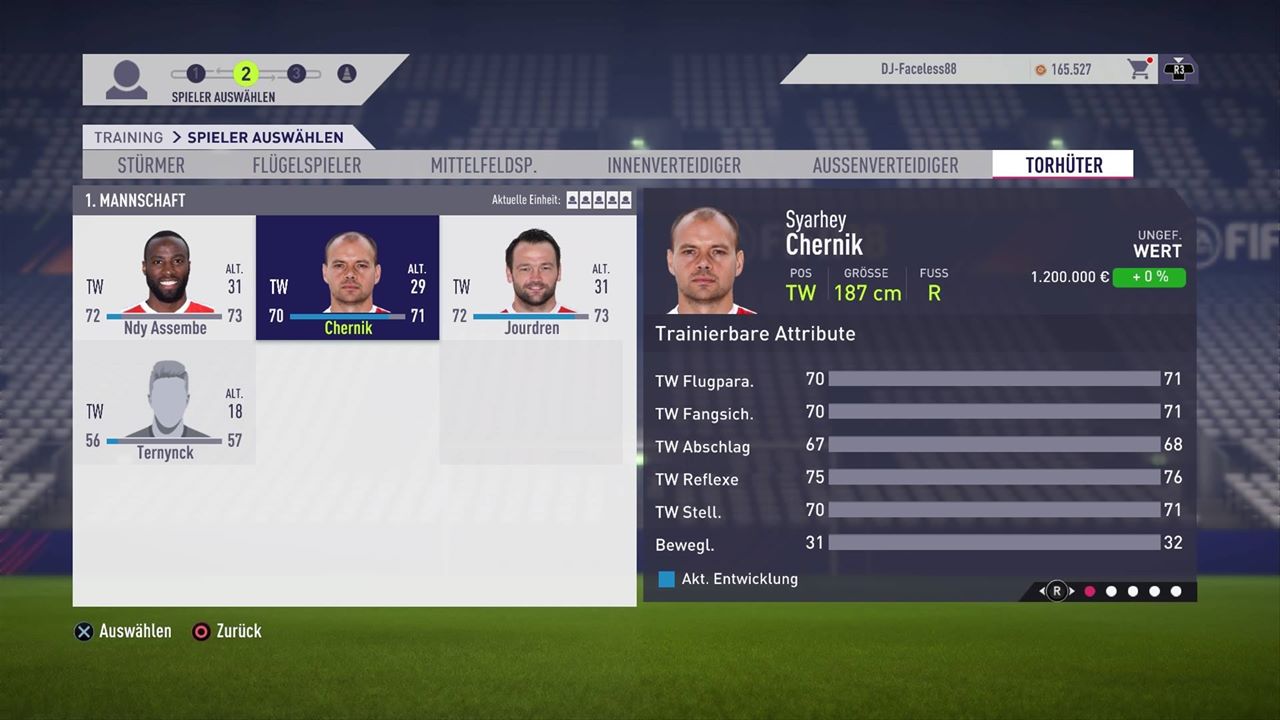Choose the Torhüter tab
Screen dimensions: 1280x720
click(x=1063, y=165)
